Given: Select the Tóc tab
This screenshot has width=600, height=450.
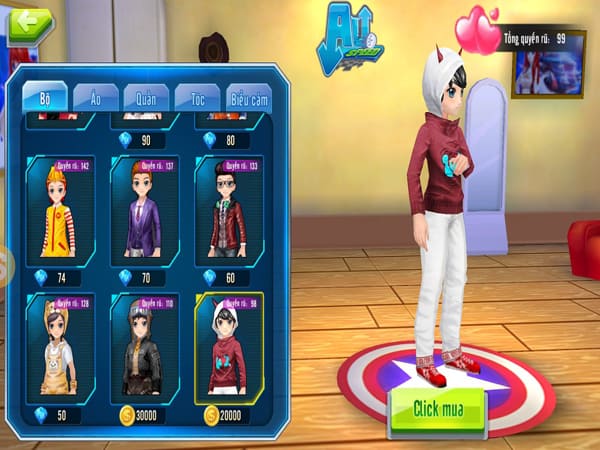Looking at the screenshot, I should point(197,97).
